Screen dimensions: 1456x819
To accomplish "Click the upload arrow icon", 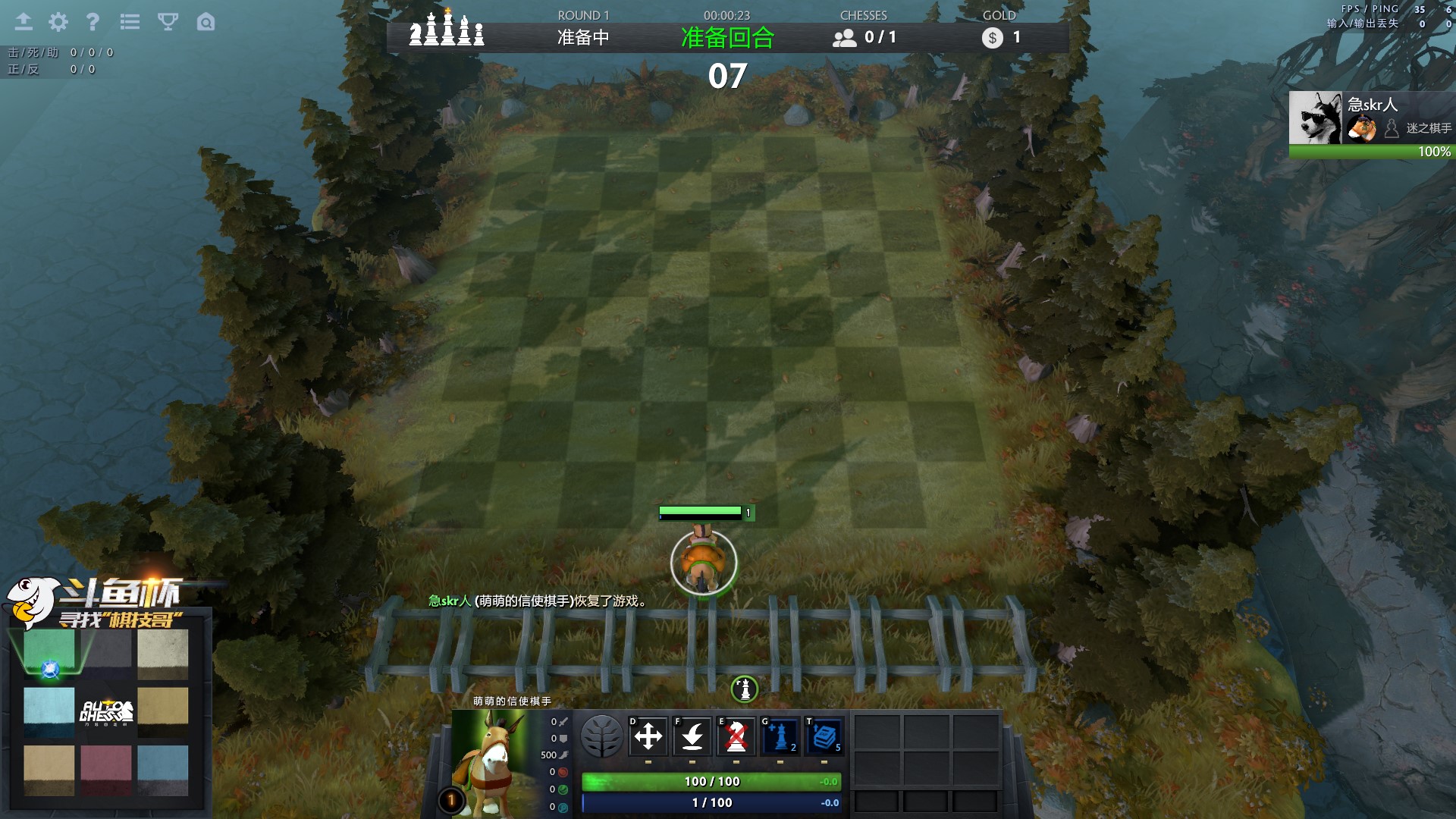I will coord(24,22).
